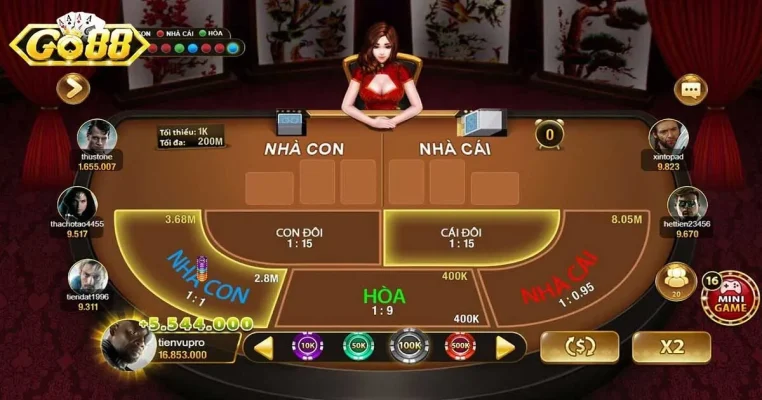Open player thustone's profile avatar

(97, 136)
